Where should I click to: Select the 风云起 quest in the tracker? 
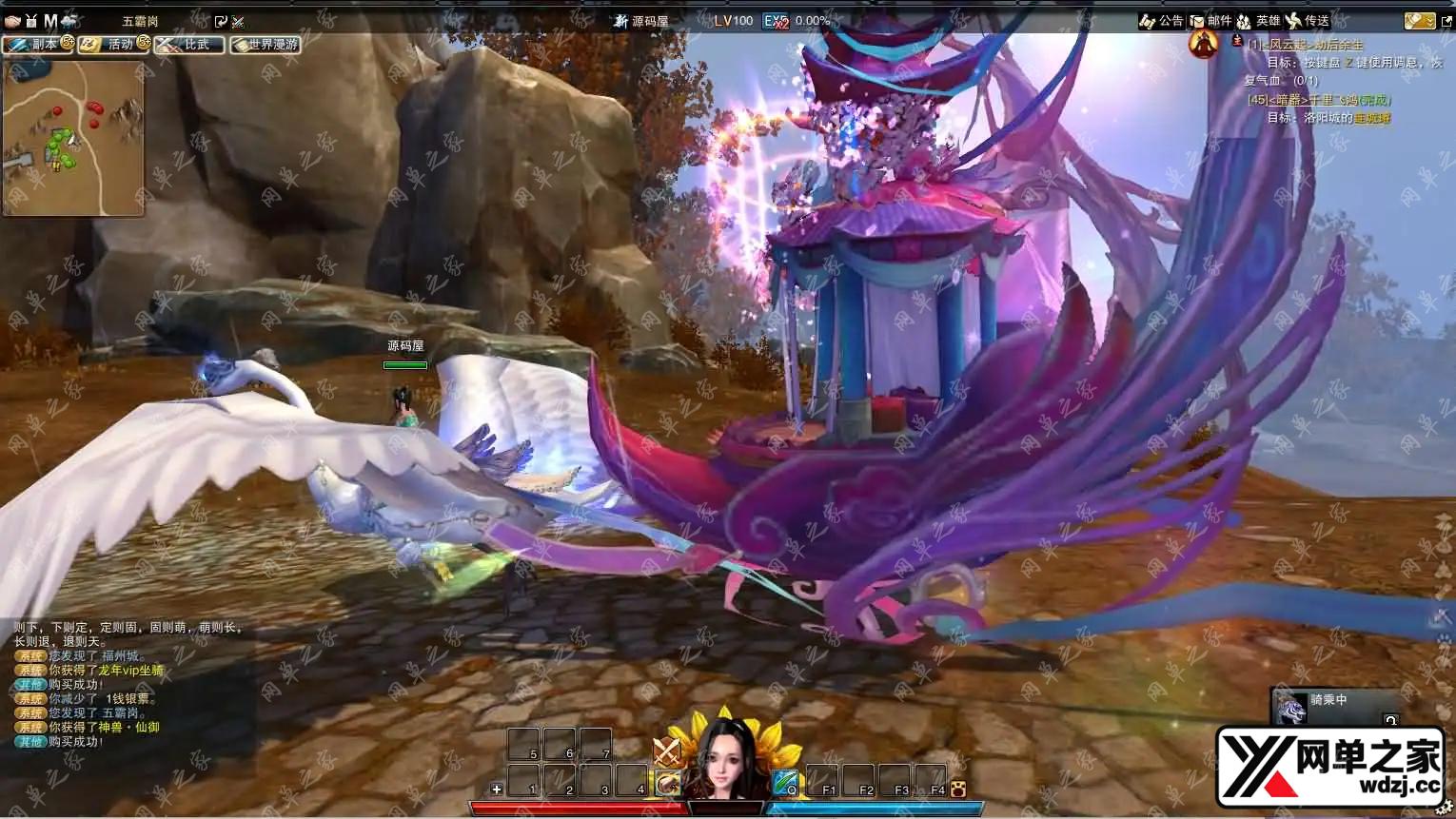1305,45
